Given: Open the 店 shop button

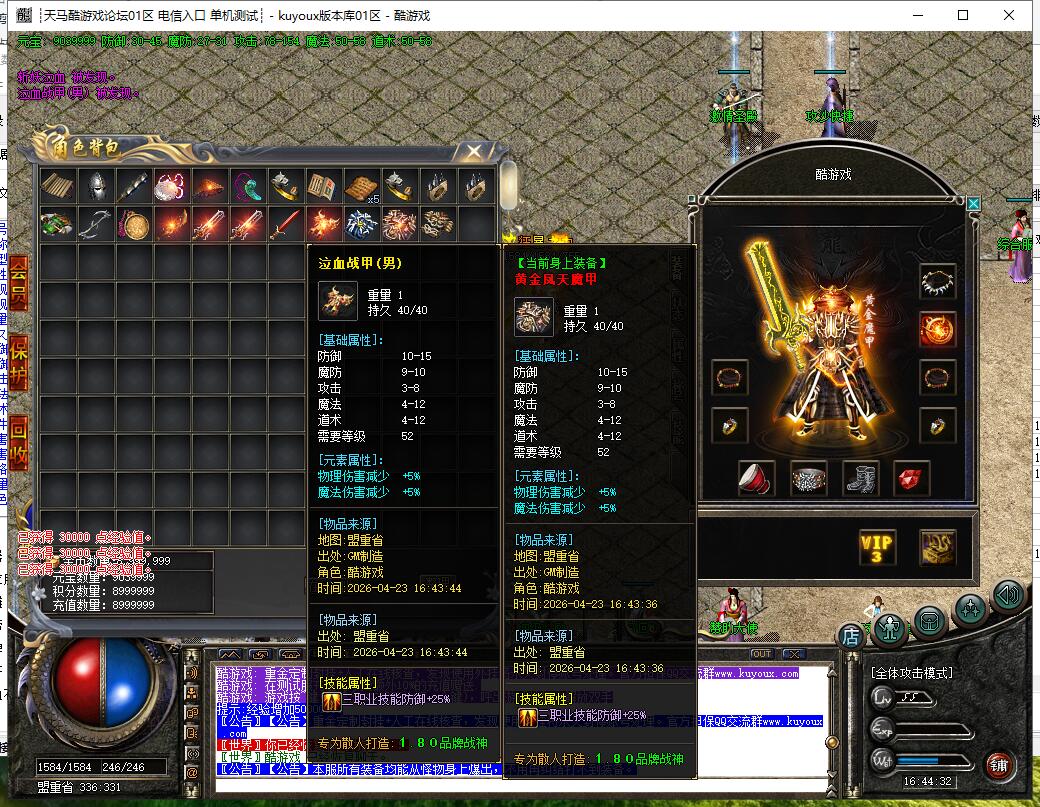Looking at the screenshot, I should (x=850, y=635).
